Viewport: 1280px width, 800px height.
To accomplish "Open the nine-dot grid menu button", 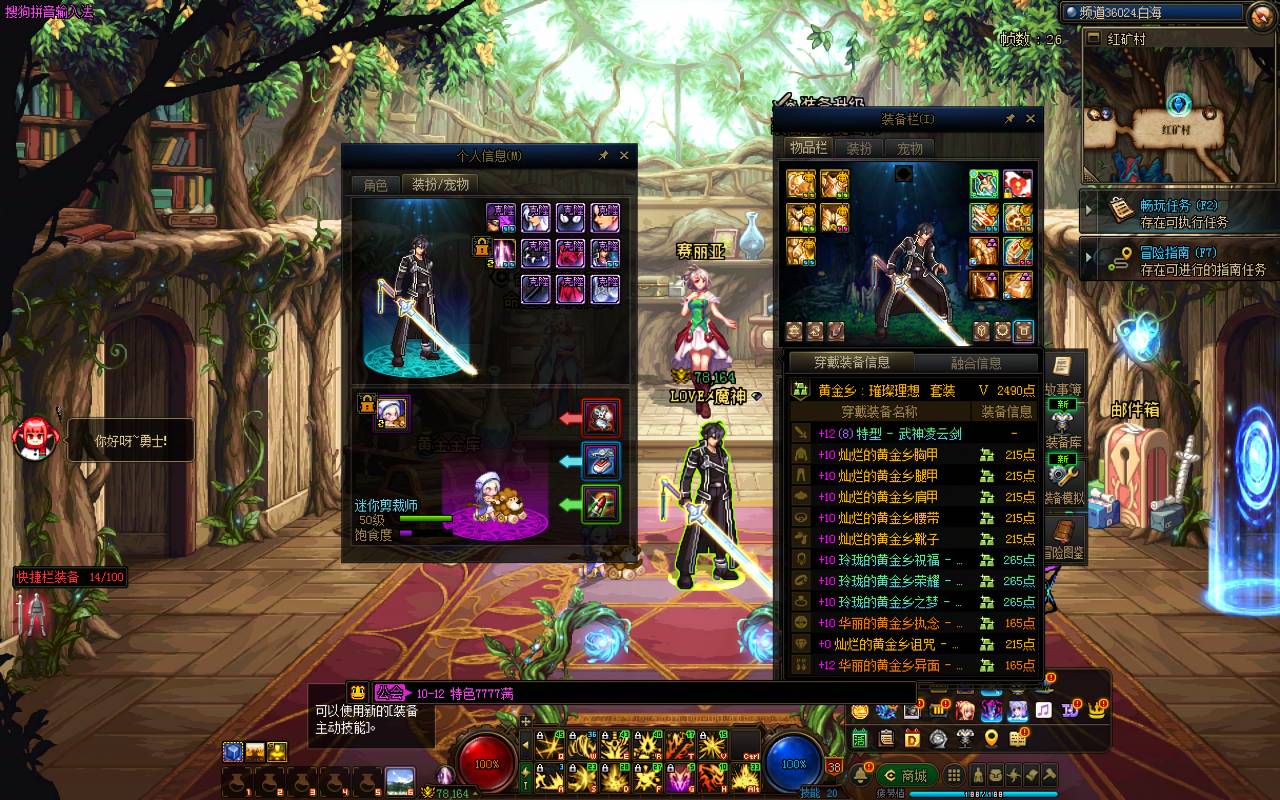I will pyautogui.click(x=954, y=776).
